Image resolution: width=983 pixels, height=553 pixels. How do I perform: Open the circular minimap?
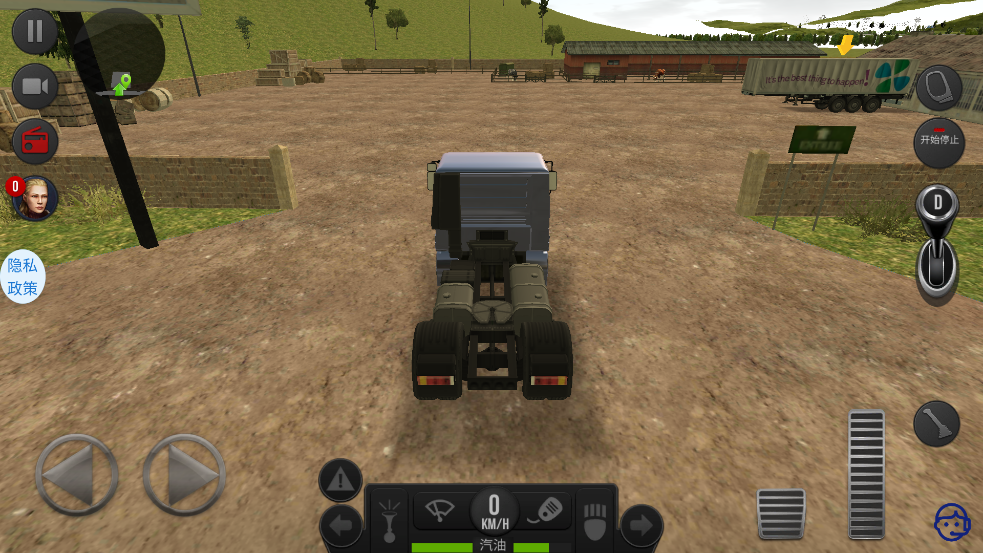pos(119,54)
